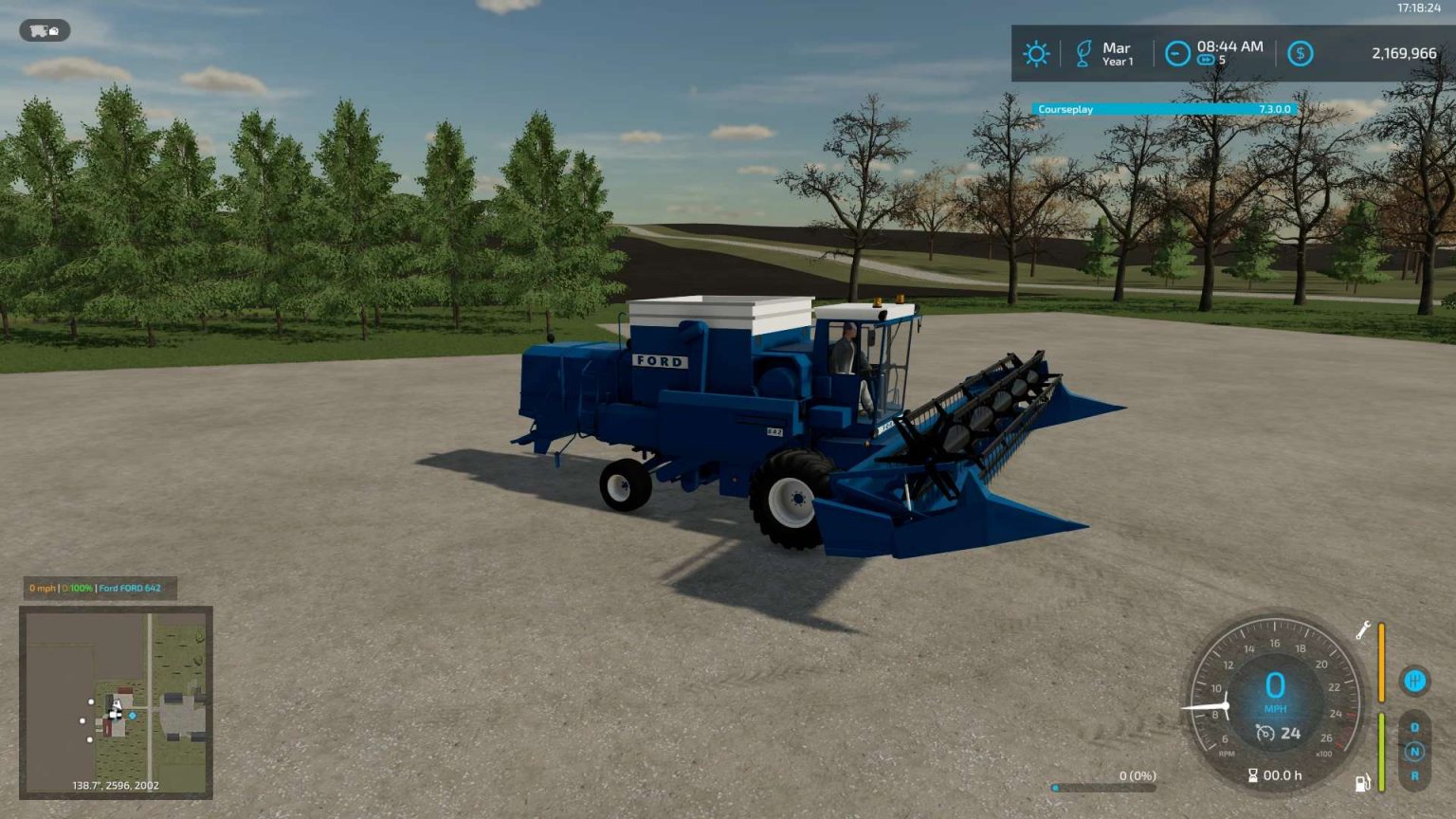The image size is (1456, 819).
Task: Select the temperature/season plant icon
Action: tap(1082, 53)
